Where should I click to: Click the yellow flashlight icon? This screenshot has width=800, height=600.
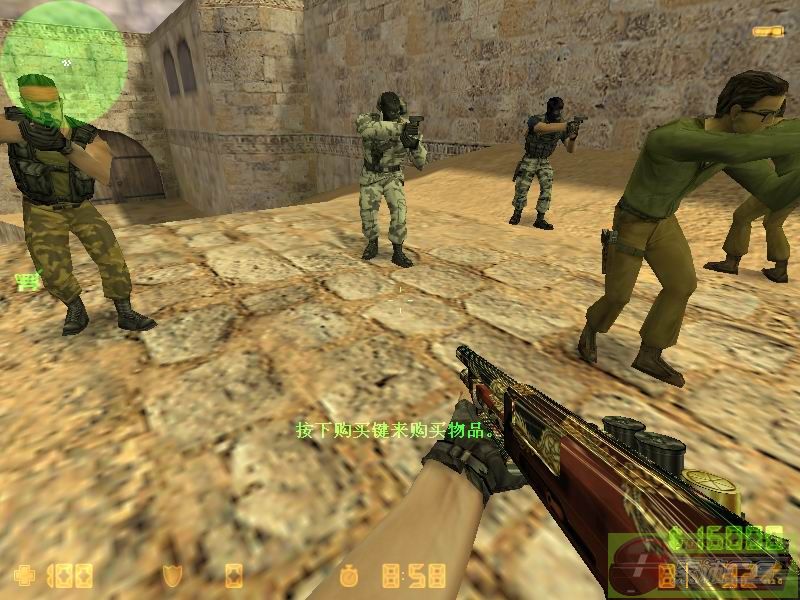pyautogui.click(x=768, y=32)
